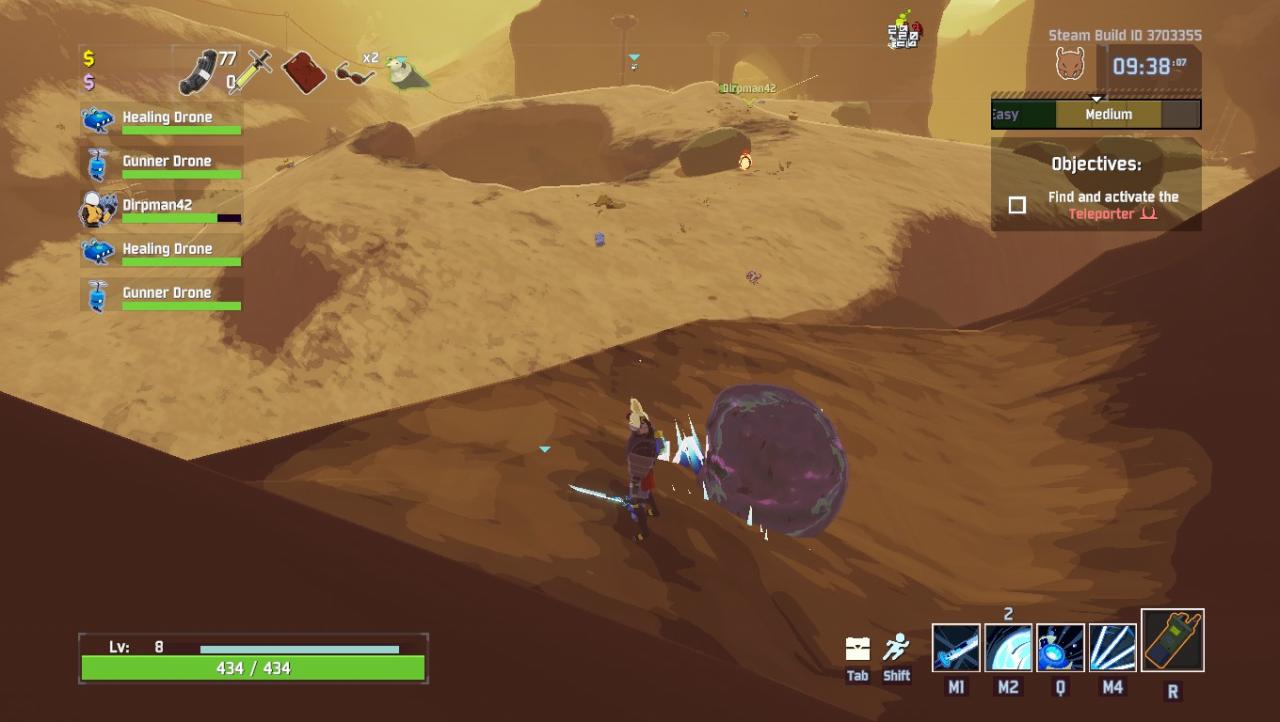Toggle the sprint running-figure icon

[x=896, y=648]
